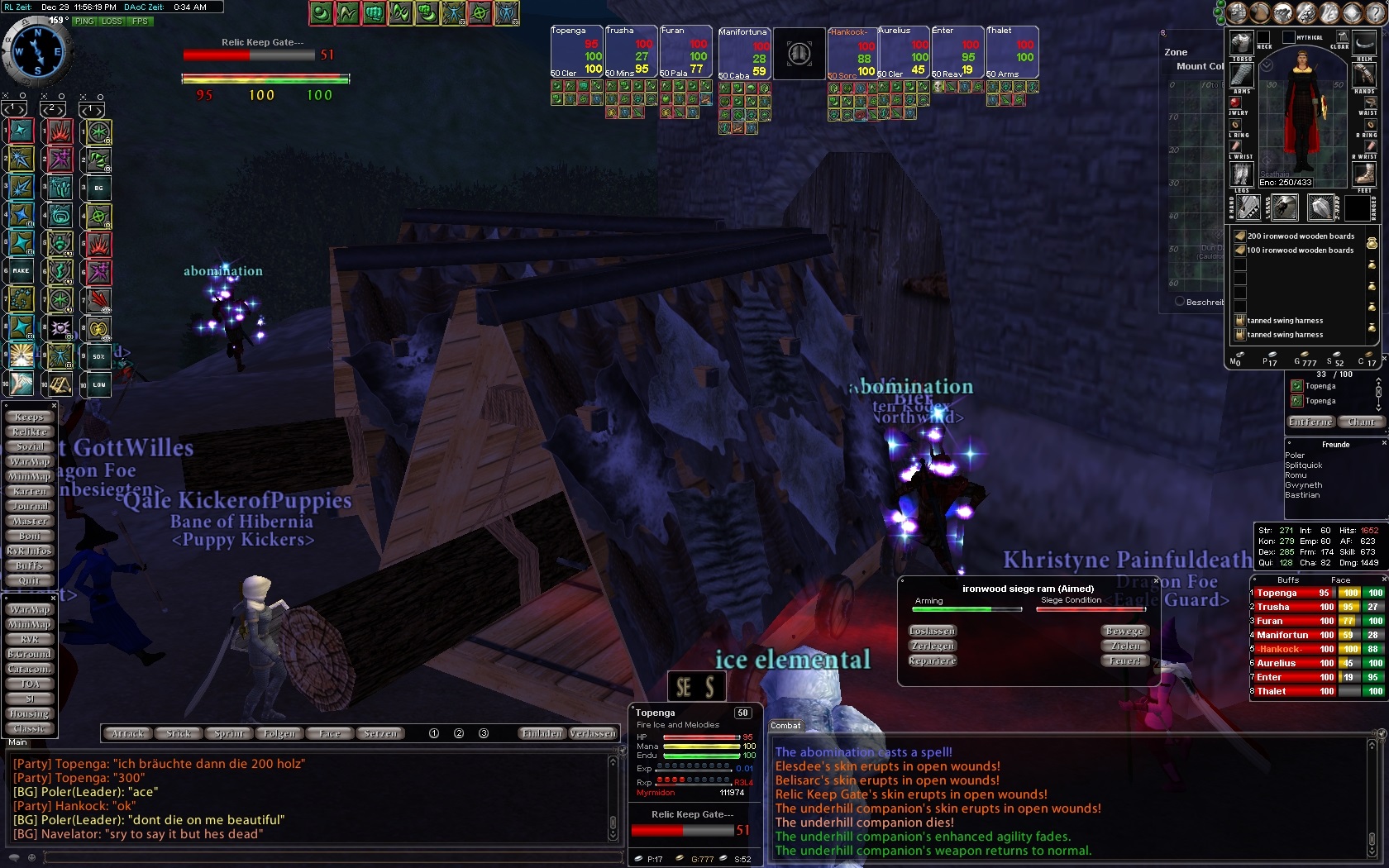Viewport: 1389px width, 868px height.
Task: Select the 200 ironwood wooden boards stack
Action: (1300, 236)
